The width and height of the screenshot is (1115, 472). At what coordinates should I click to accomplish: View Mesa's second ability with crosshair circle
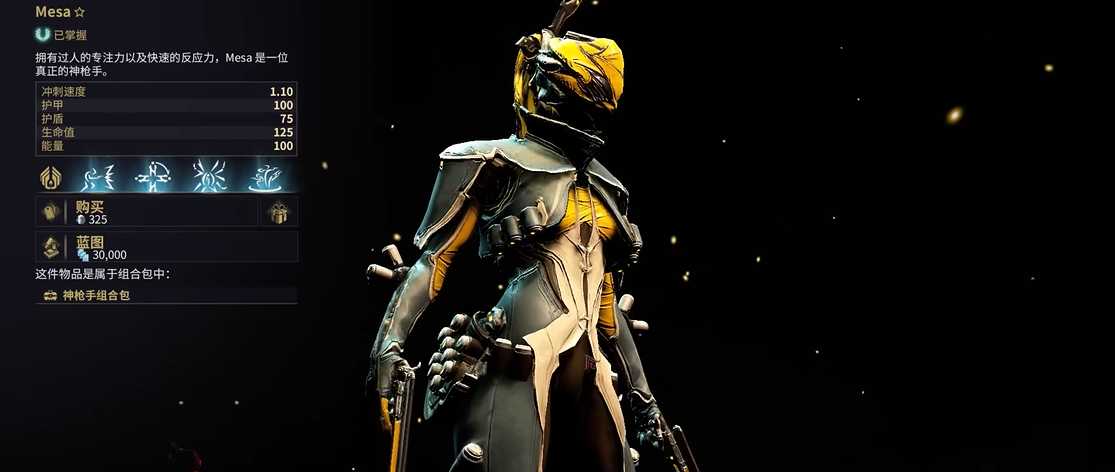154,177
